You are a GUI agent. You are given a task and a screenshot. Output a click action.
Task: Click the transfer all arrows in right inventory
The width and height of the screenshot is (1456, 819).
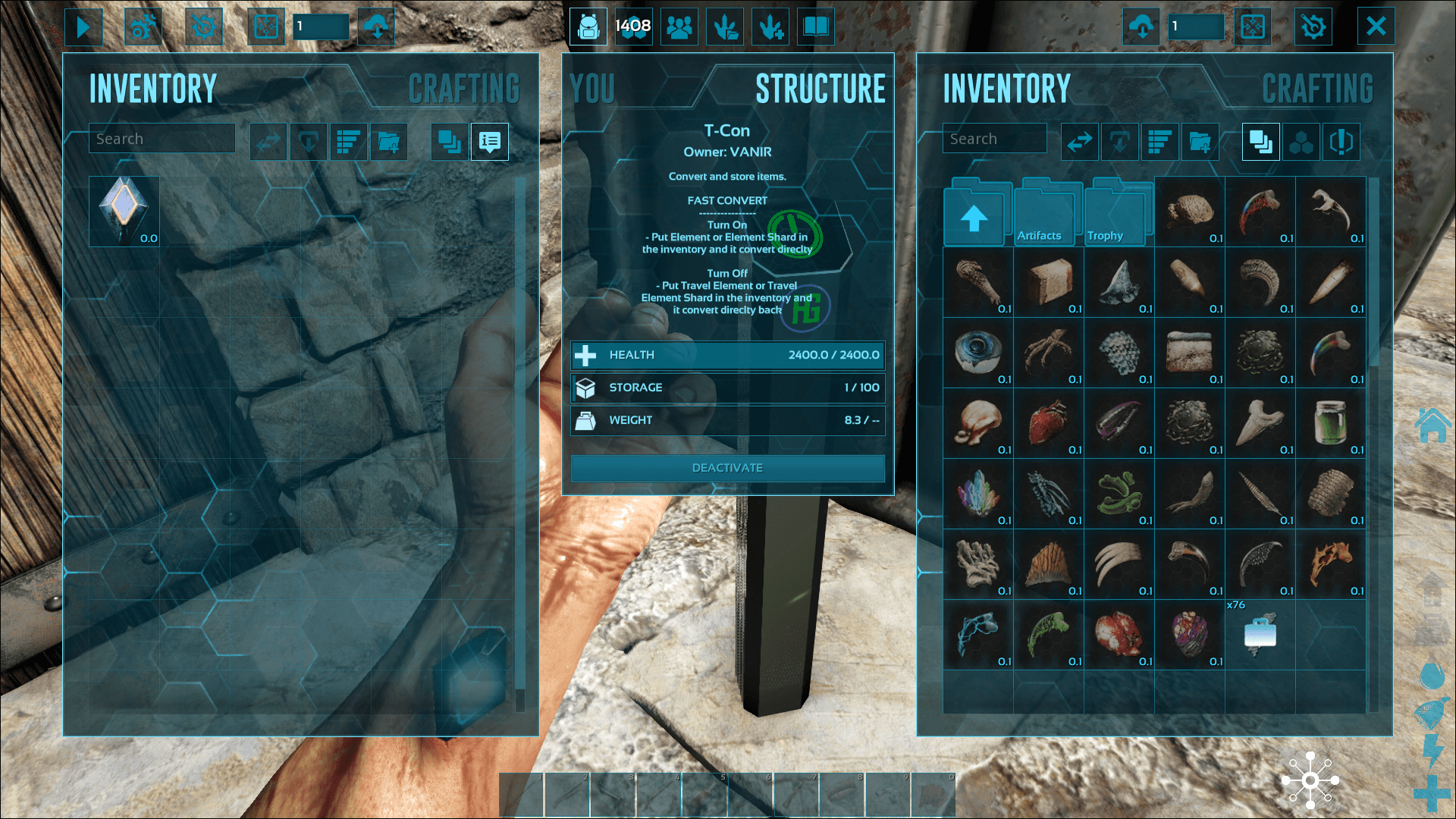pyautogui.click(x=1079, y=142)
